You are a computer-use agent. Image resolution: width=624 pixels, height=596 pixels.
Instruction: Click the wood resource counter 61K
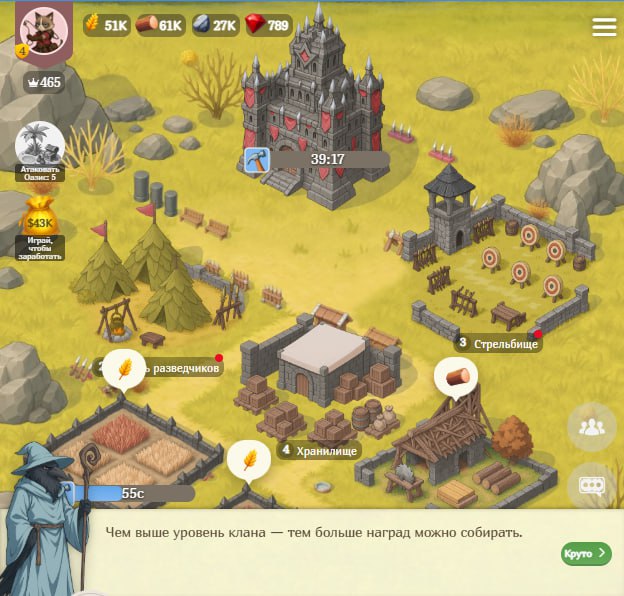[x=159, y=25]
